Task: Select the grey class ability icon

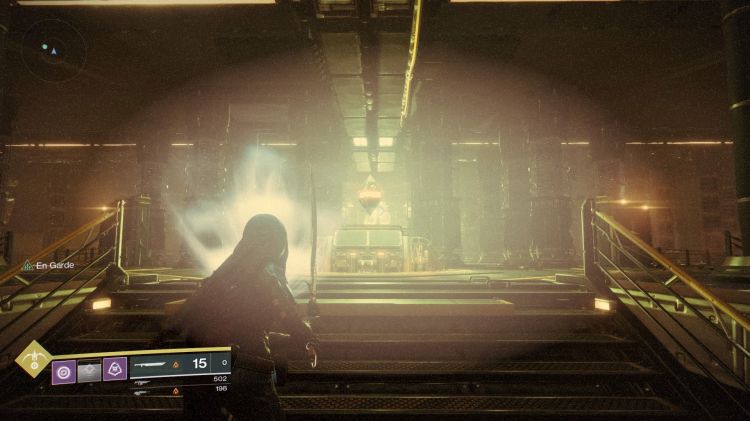Action: tap(89, 371)
